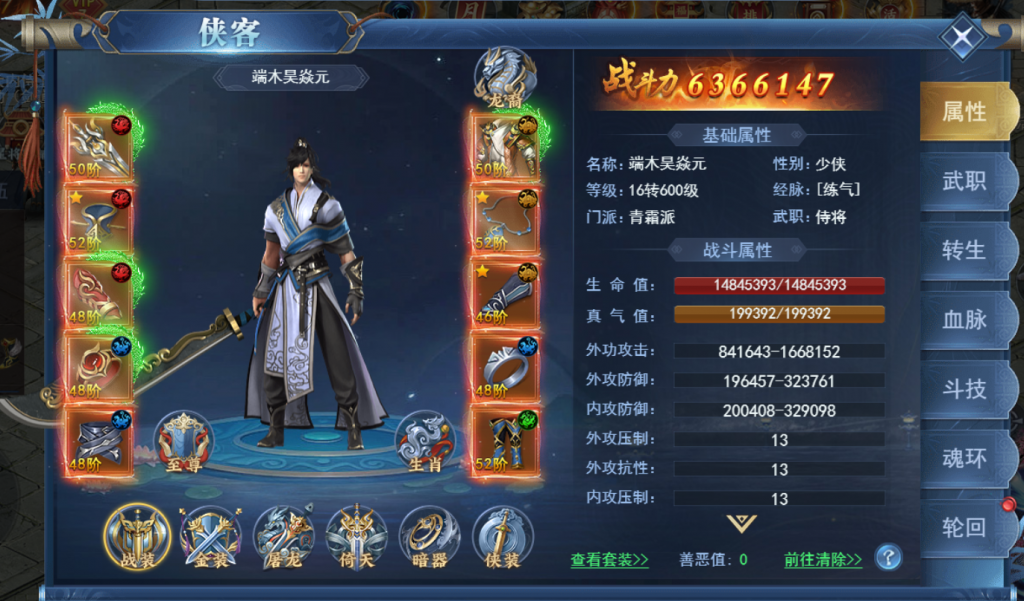Switch to the 轮回 tab
1024x601 pixels.
(x=964, y=527)
